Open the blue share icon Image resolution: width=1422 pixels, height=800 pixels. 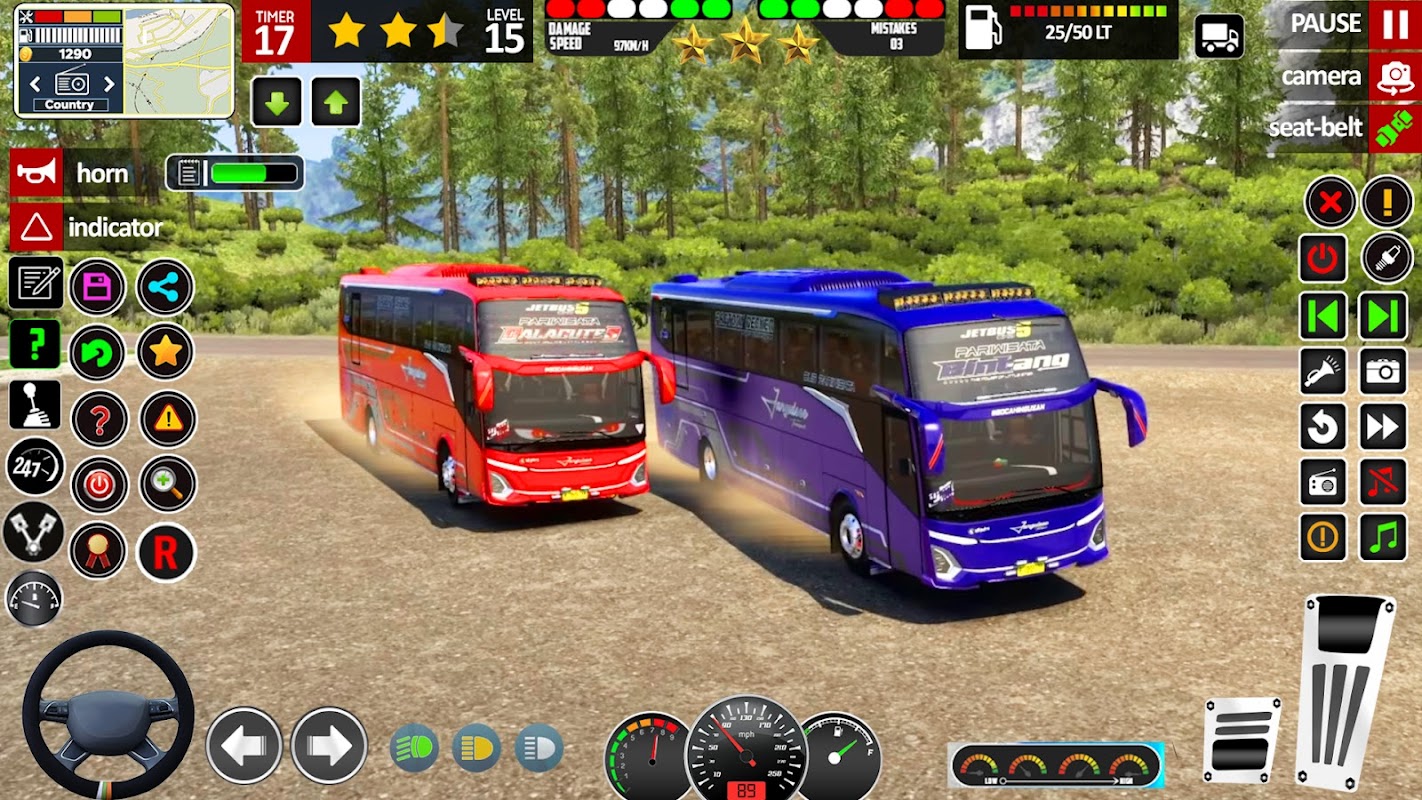pyautogui.click(x=165, y=288)
